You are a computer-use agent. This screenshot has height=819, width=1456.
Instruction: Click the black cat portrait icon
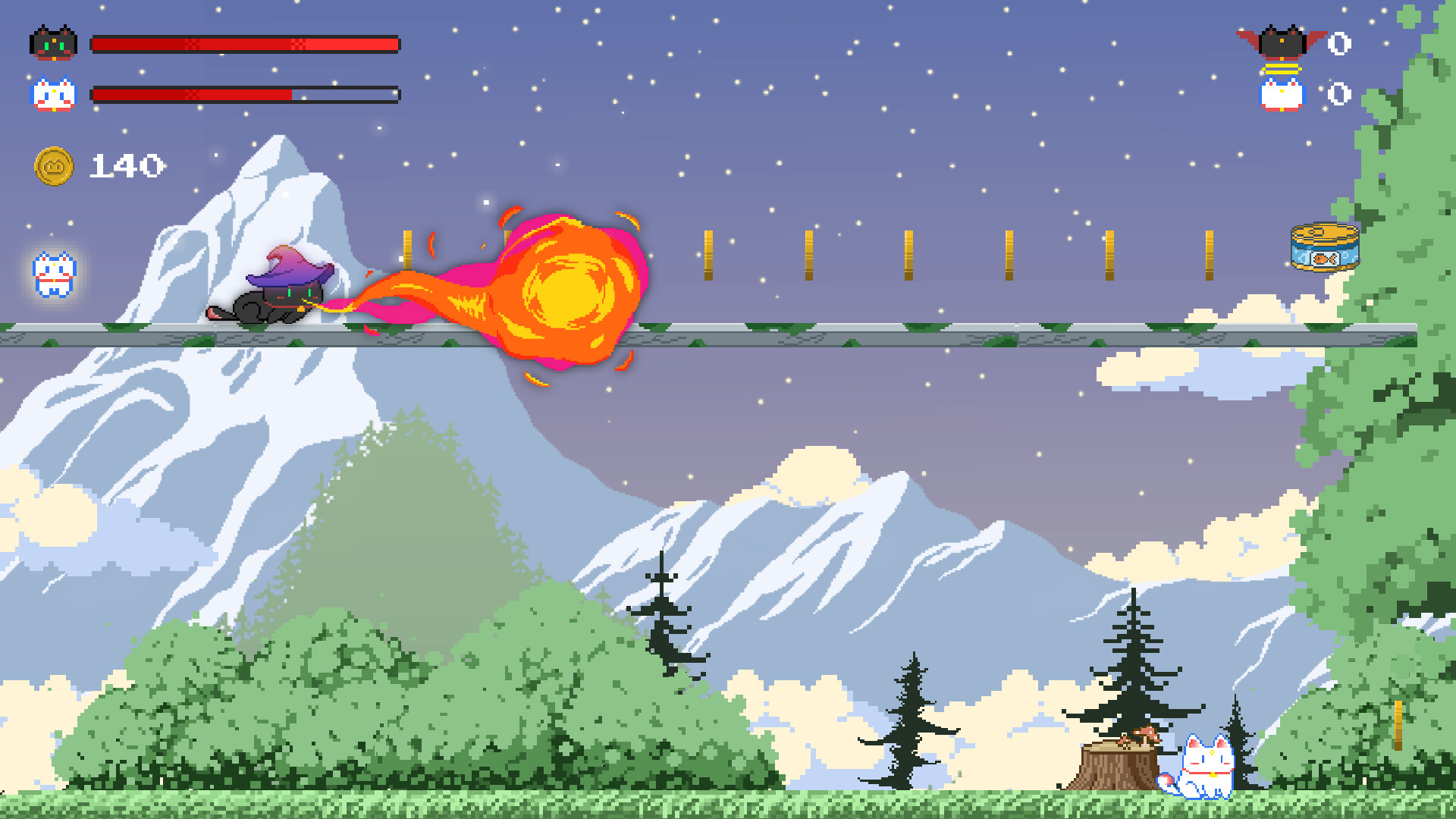53,43
